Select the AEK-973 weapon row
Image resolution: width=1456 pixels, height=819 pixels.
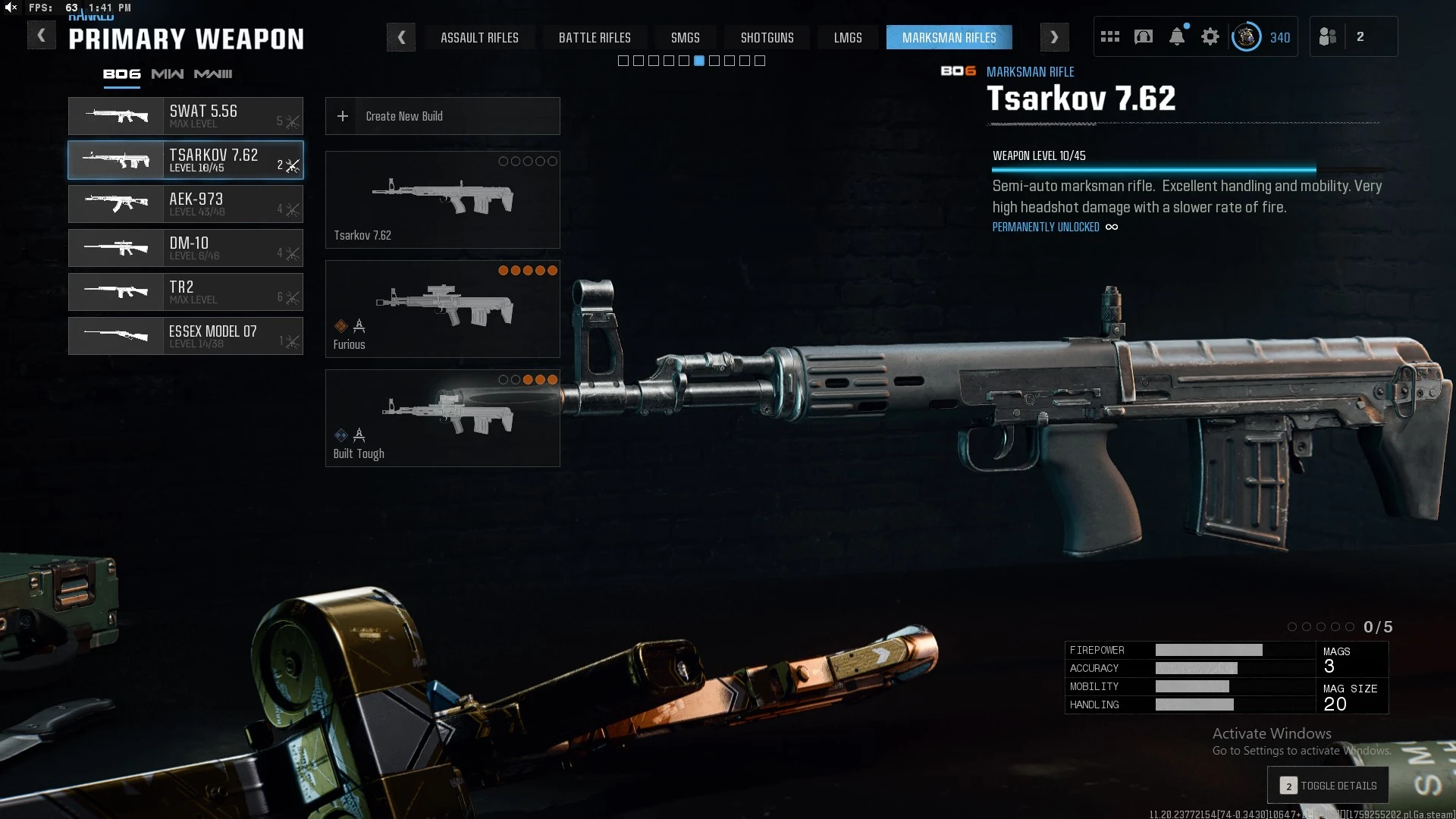pos(186,204)
